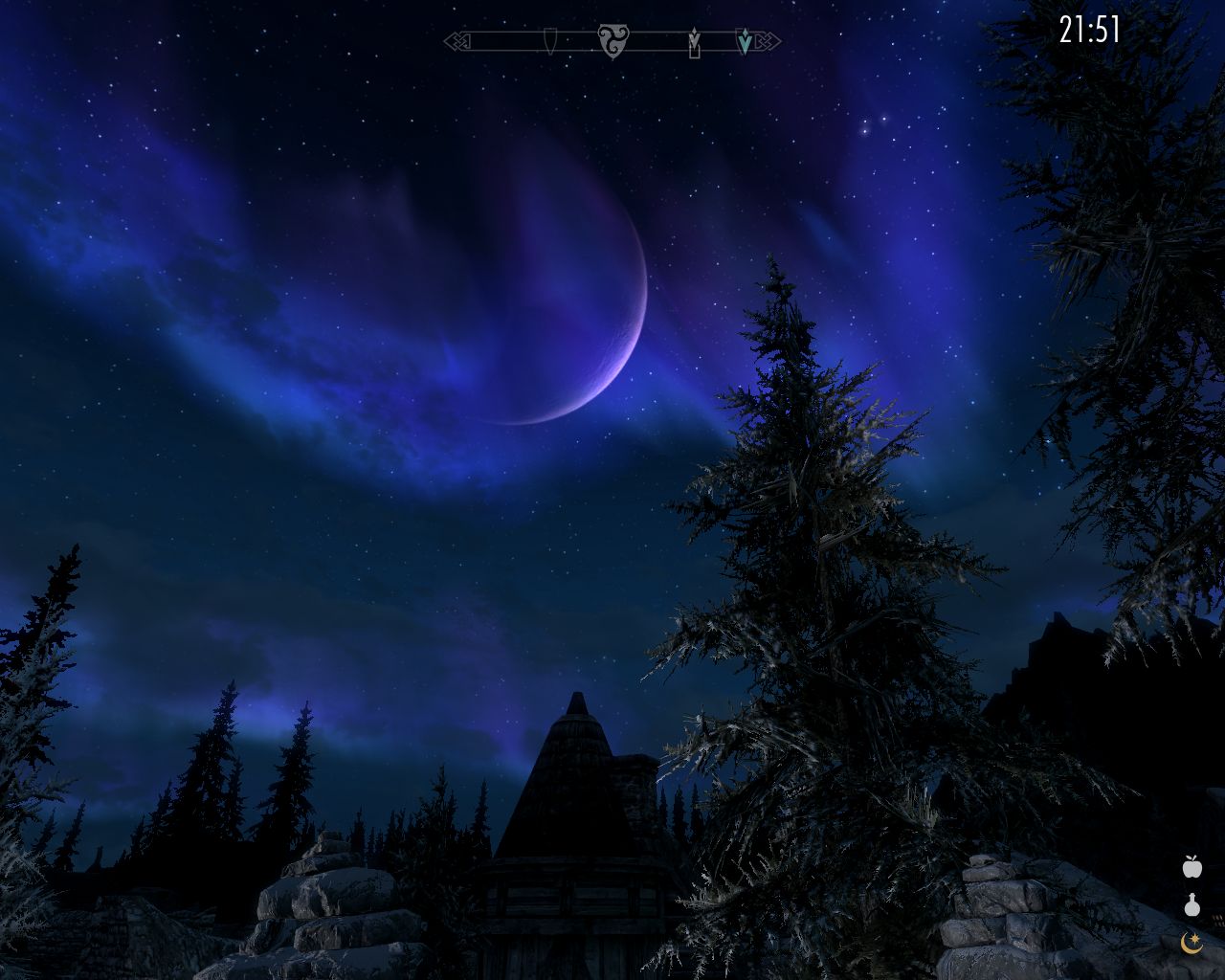Select the teal quest arrow on compass

coord(744,41)
